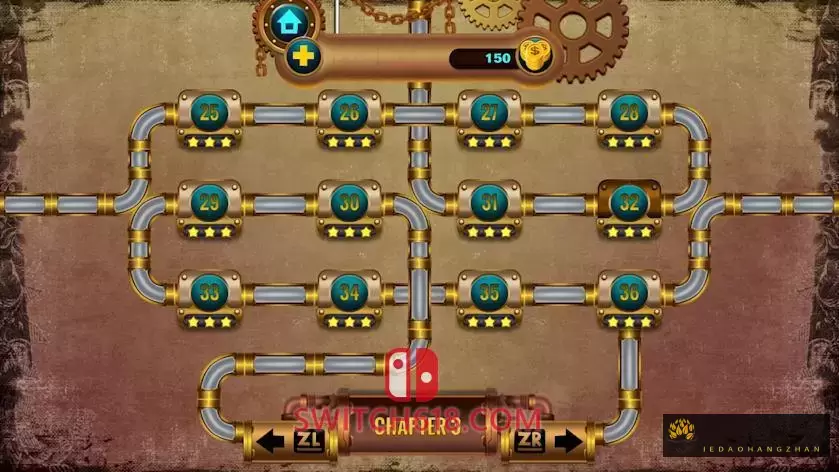The height and width of the screenshot is (472, 839).
Task: Choose level 31
Action: [489, 203]
